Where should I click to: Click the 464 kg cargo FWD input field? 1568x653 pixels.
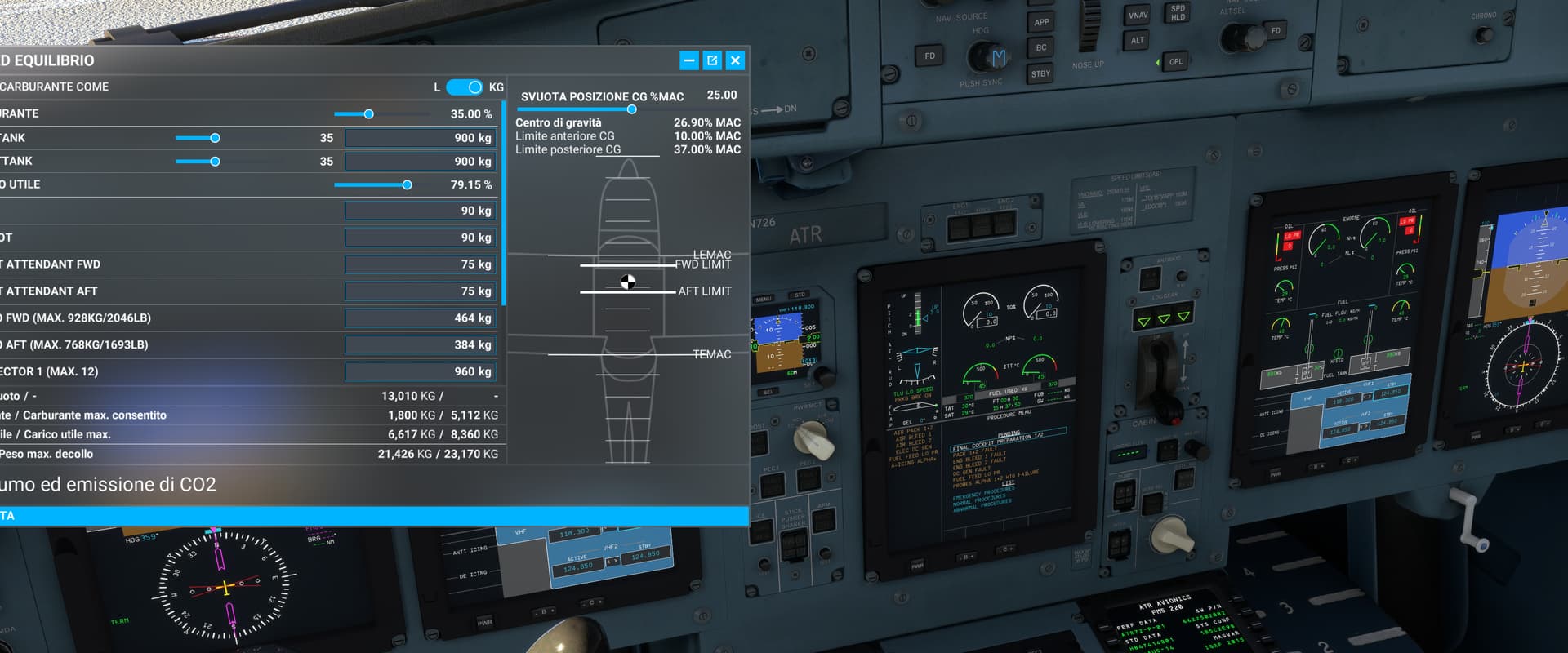click(420, 318)
